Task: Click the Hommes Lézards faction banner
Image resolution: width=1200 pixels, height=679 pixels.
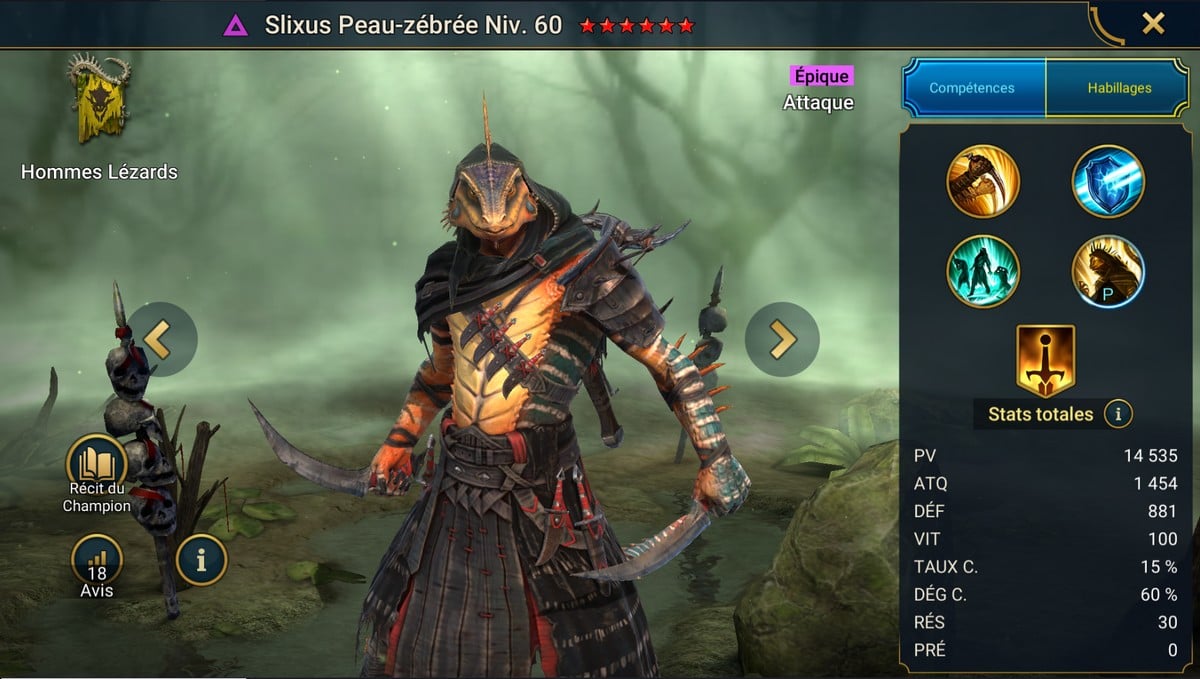Action: [98, 102]
